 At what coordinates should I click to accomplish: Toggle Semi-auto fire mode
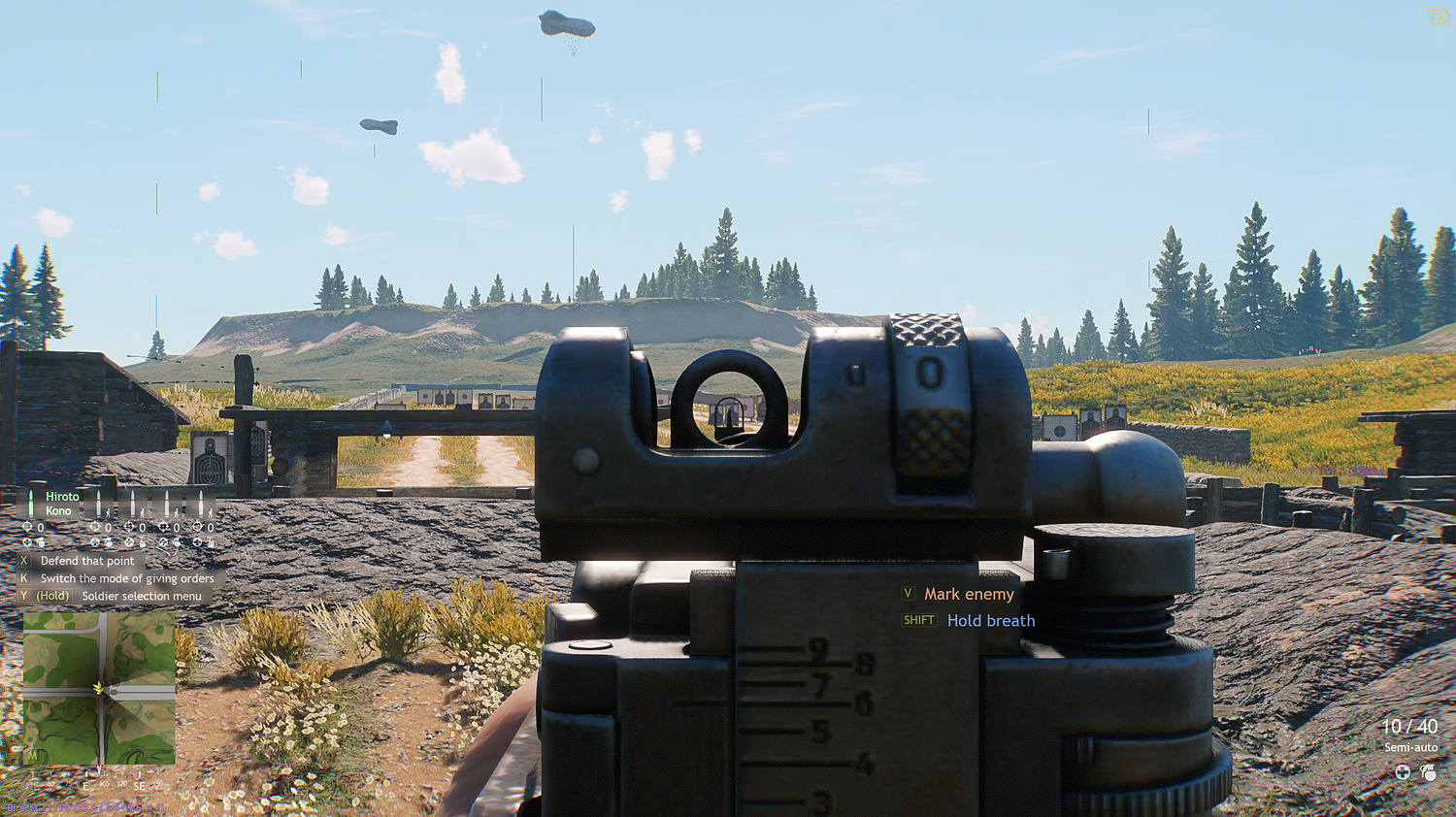[1410, 747]
